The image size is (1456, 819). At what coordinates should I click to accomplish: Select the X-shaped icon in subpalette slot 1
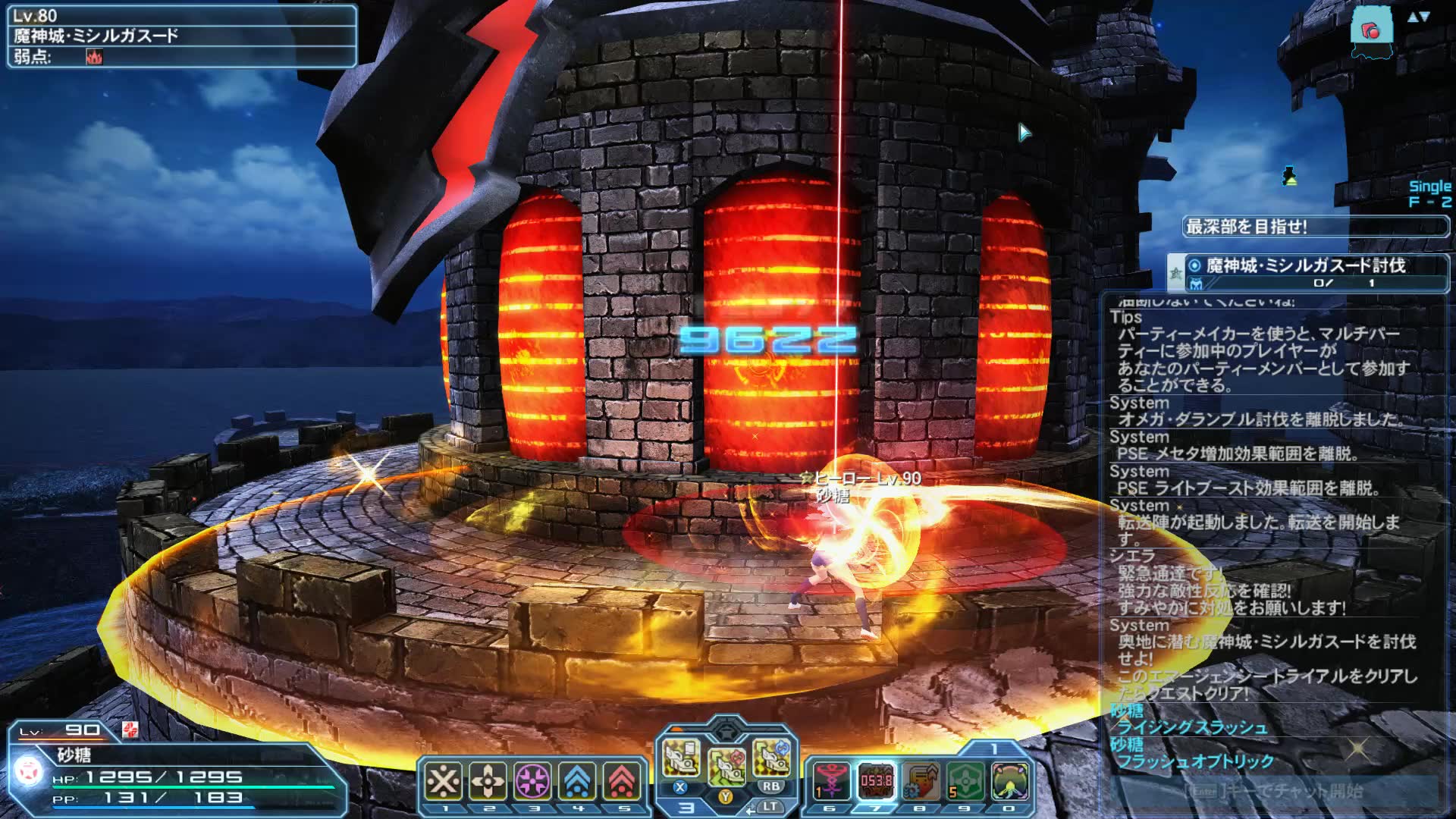click(x=444, y=780)
